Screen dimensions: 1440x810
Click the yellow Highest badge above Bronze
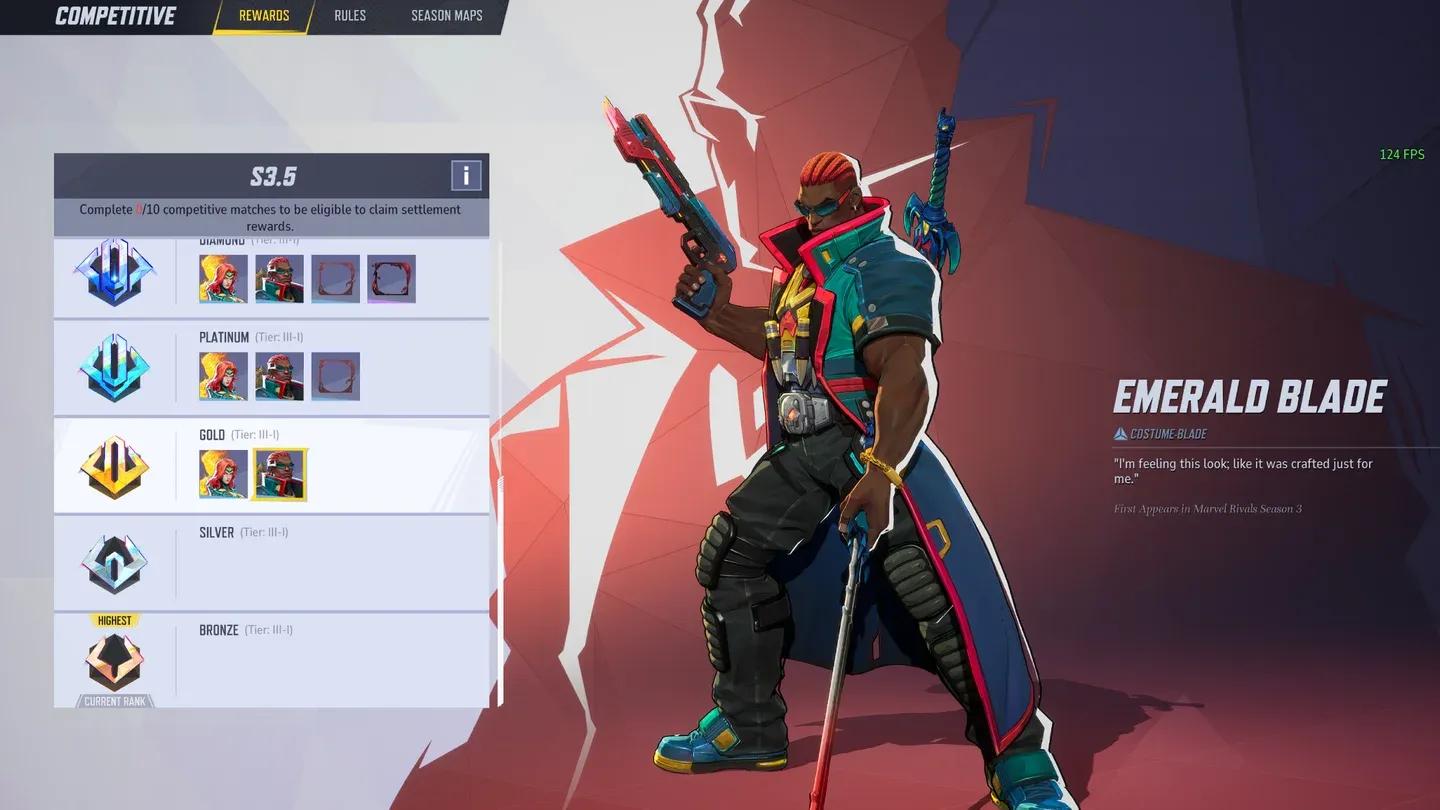[x=113, y=620]
